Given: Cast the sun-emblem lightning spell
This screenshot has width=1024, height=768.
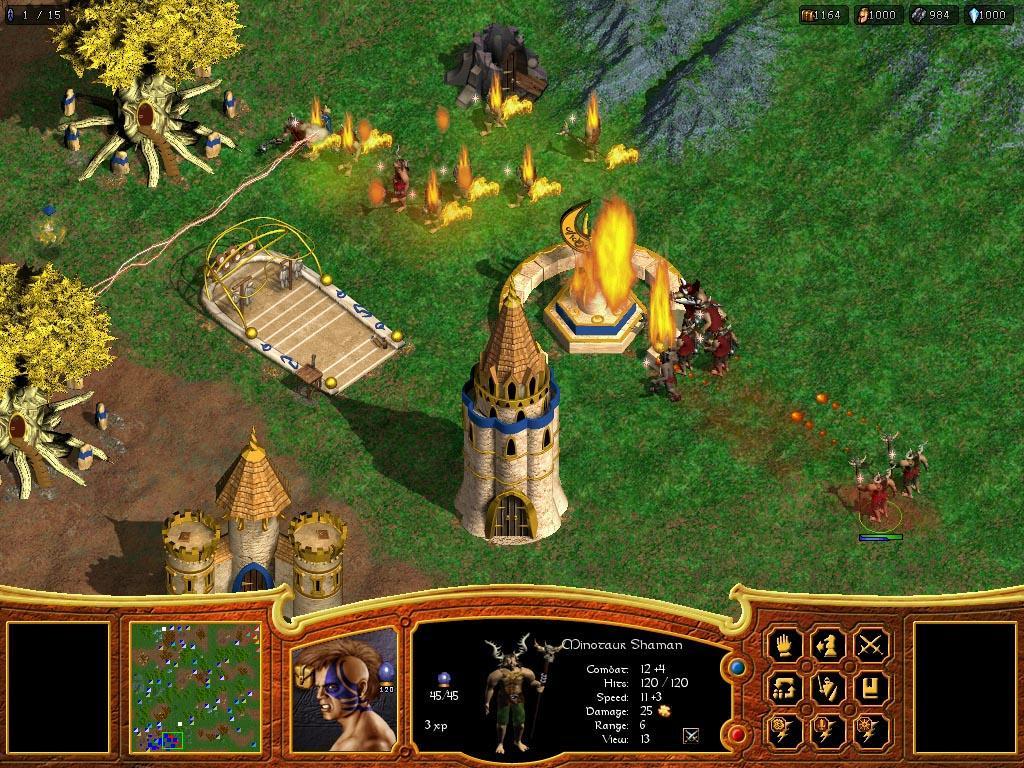Looking at the screenshot, I should pyautogui.click(x=872, y=731).
